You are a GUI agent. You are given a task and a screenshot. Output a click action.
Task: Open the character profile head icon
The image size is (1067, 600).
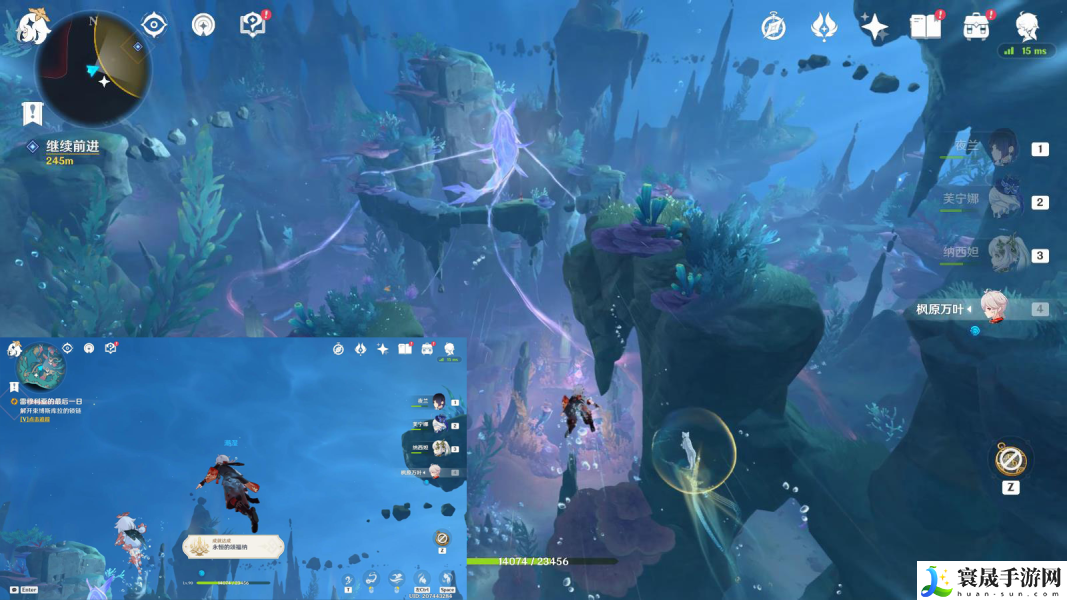[x=1027, y=26]
